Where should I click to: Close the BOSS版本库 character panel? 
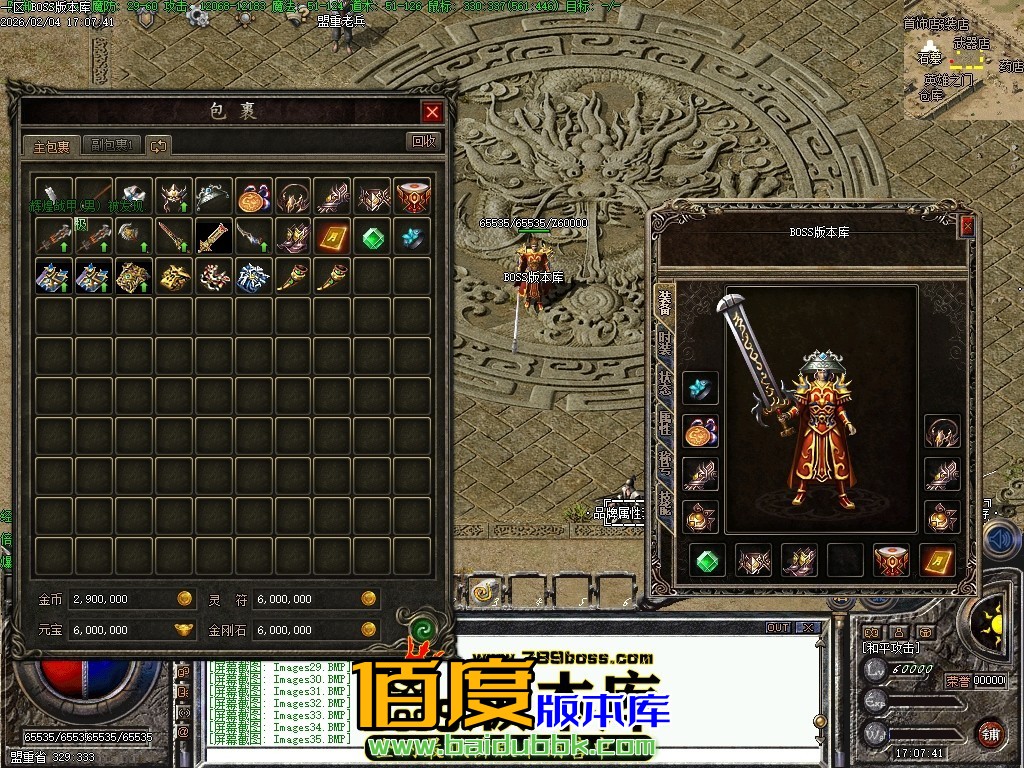pos(967,227)
